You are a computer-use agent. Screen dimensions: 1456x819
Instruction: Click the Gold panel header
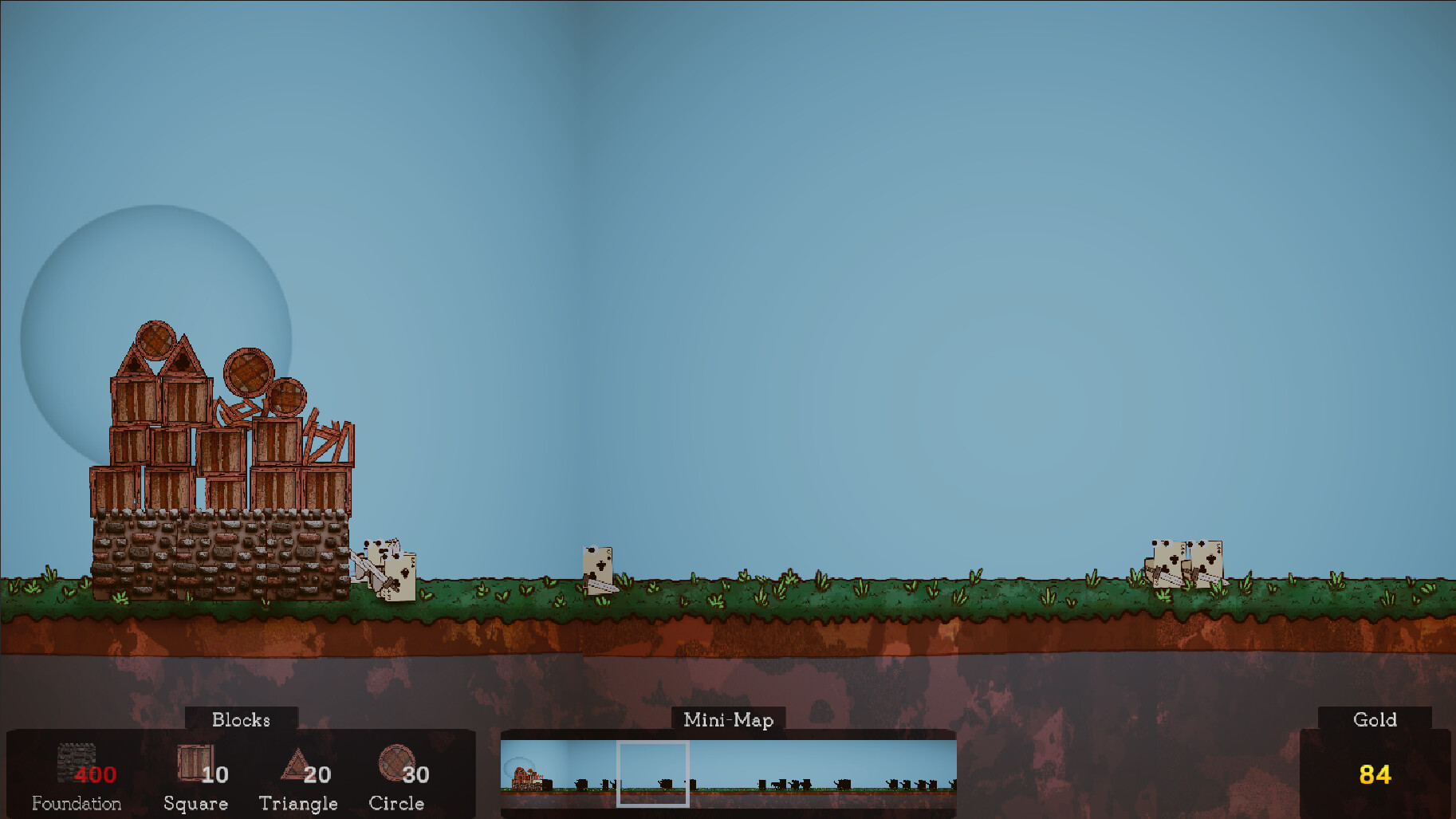[1375, 719]
